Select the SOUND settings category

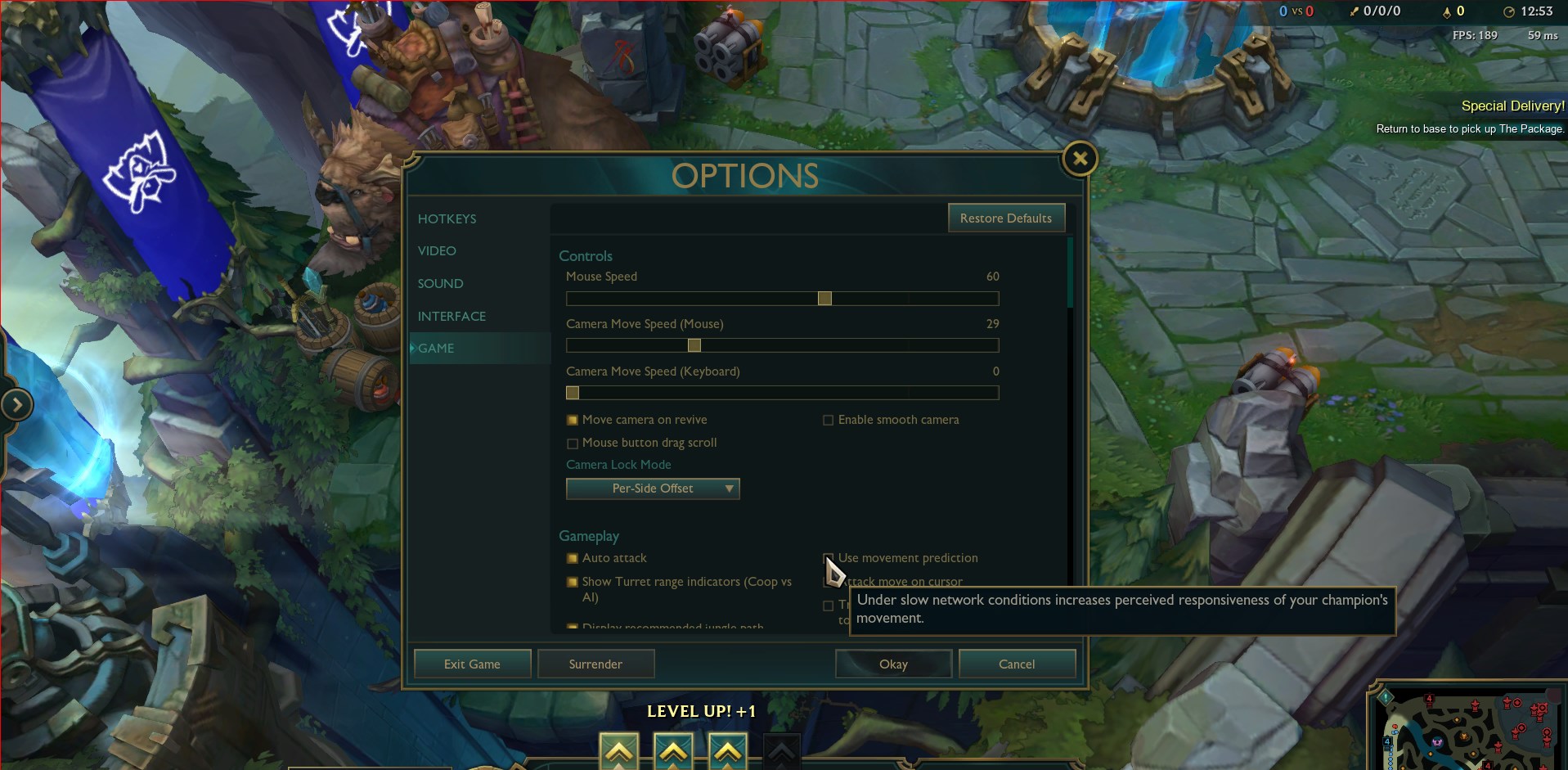pyautogui.click(x=440, y=283)
